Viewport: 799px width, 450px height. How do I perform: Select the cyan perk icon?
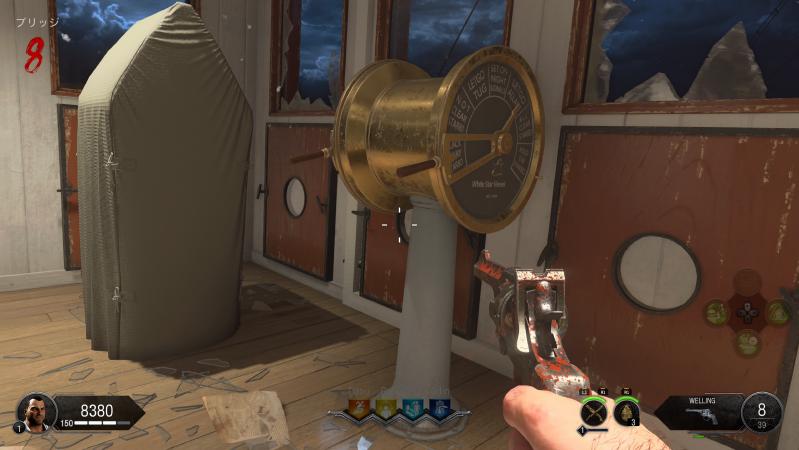point(412,407)
